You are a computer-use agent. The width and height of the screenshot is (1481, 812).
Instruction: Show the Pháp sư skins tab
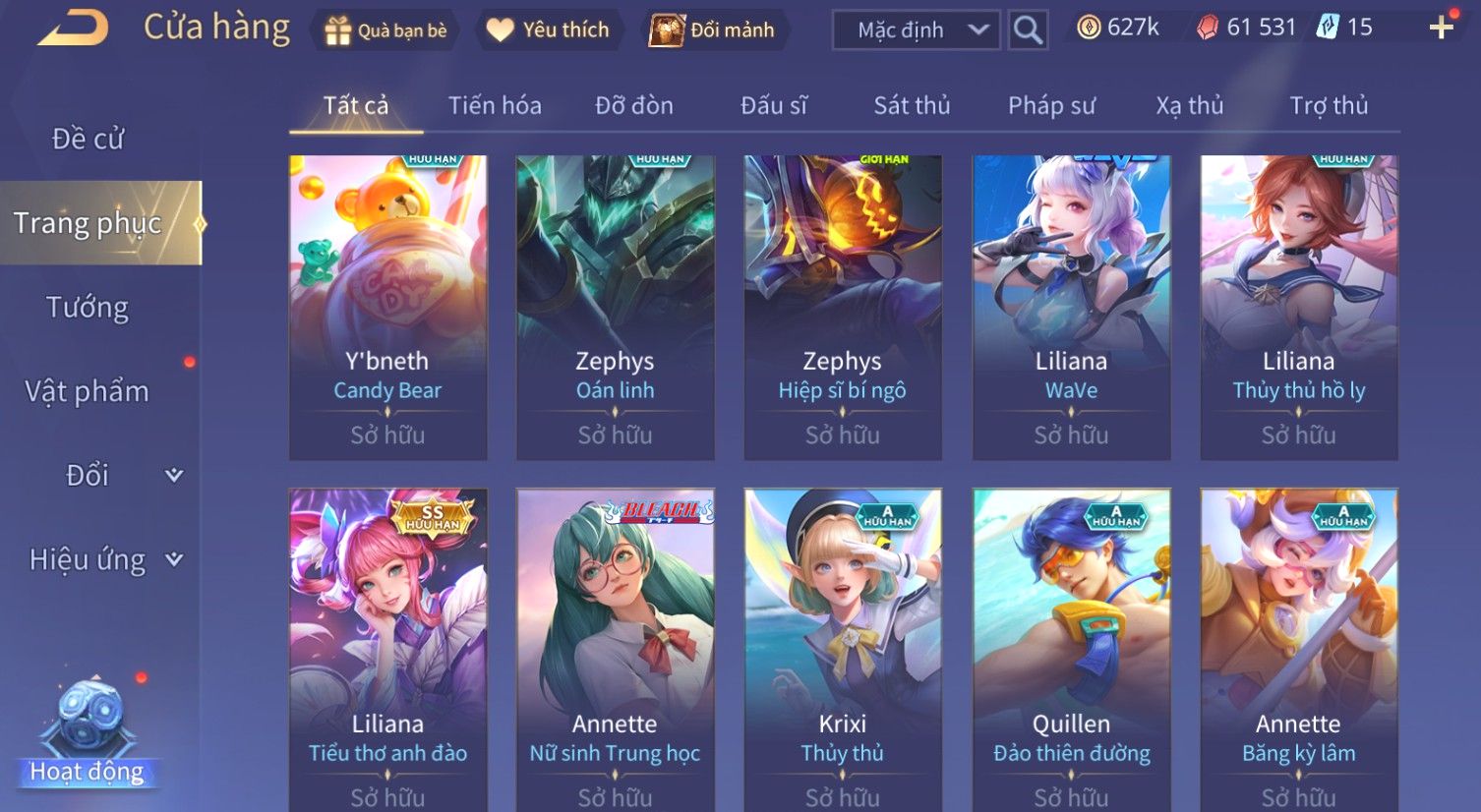pyautogui.click(x=1051, y=106)
